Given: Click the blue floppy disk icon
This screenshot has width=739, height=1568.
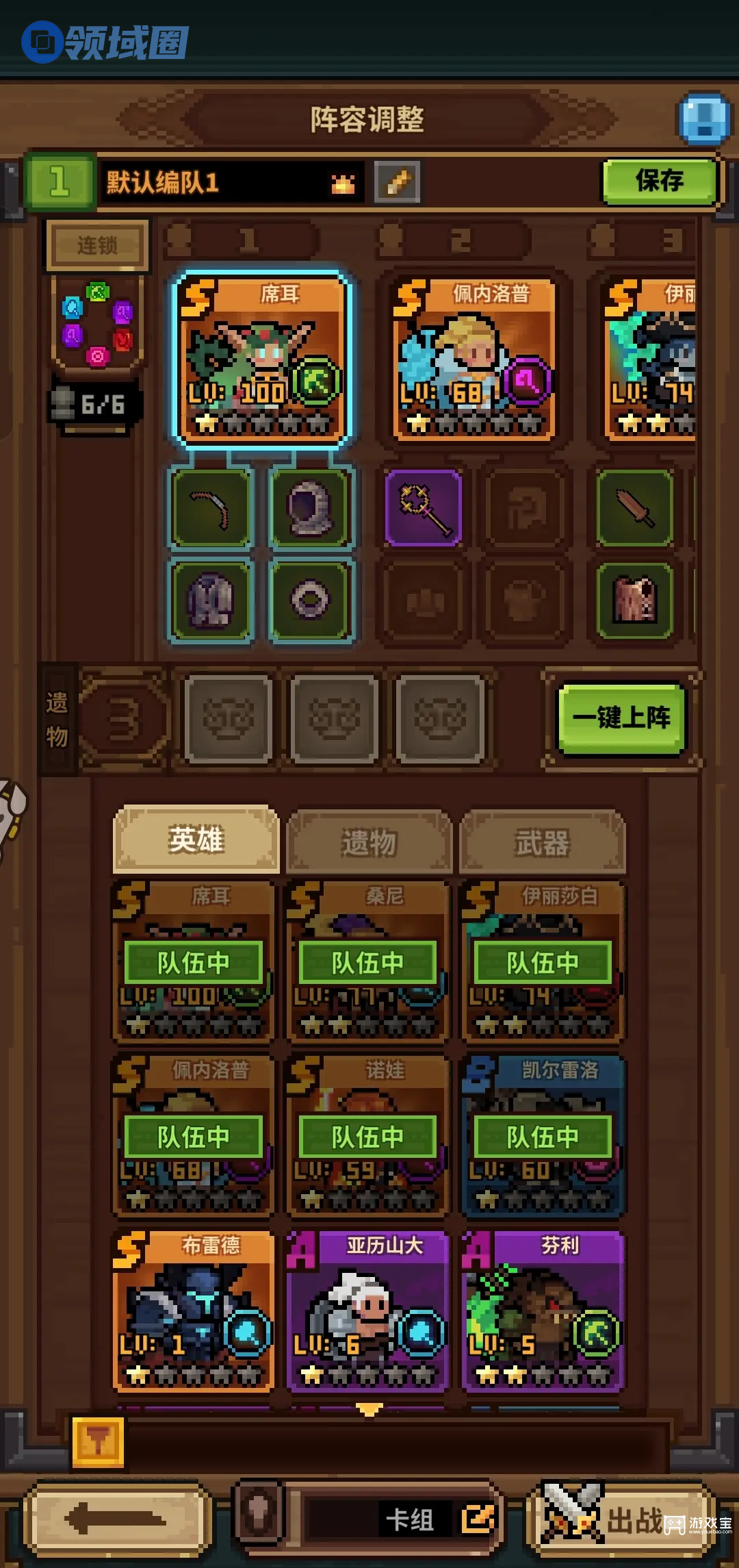Looking at the screenshot, I should [x=703, y=119].
